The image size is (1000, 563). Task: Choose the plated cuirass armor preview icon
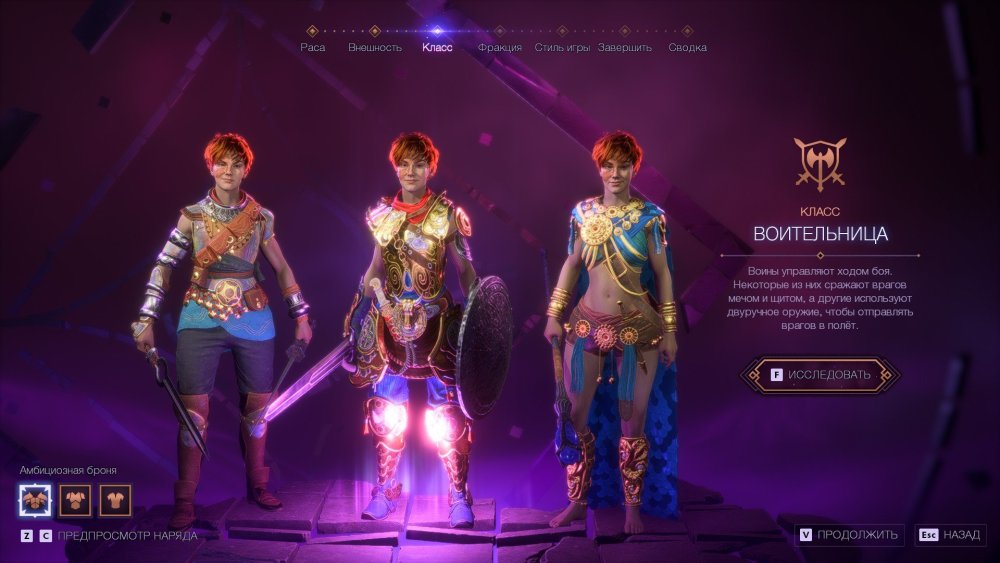tap(75, 499)
